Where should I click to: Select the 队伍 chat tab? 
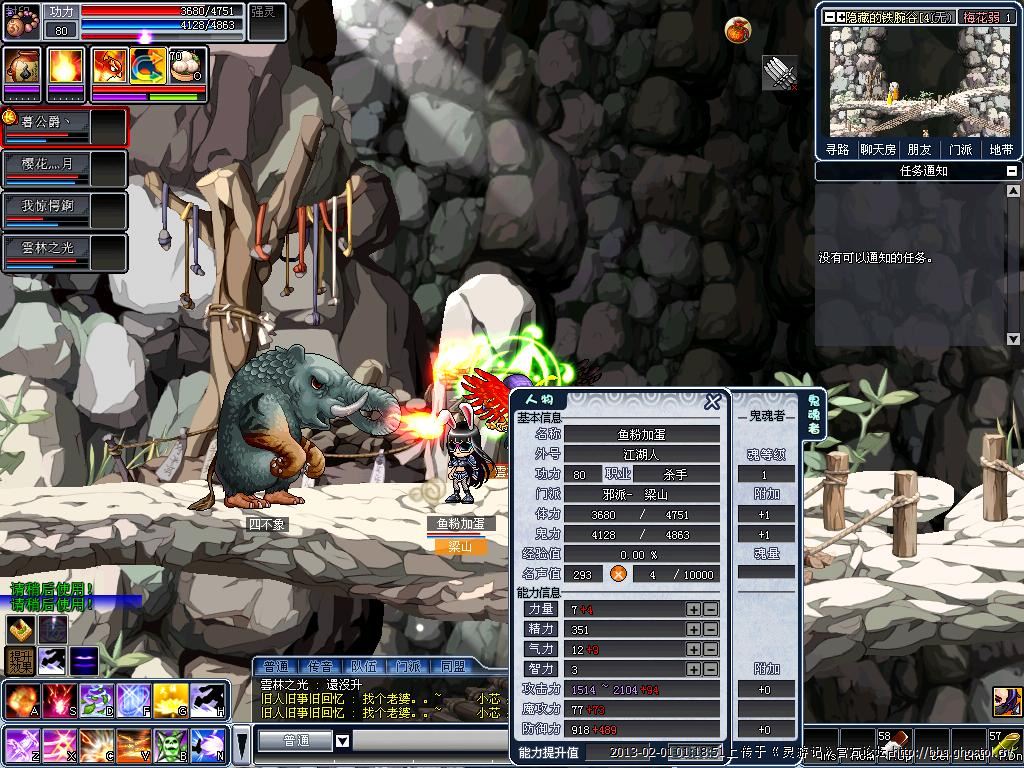pyautogui.click(x=364, y=666)
